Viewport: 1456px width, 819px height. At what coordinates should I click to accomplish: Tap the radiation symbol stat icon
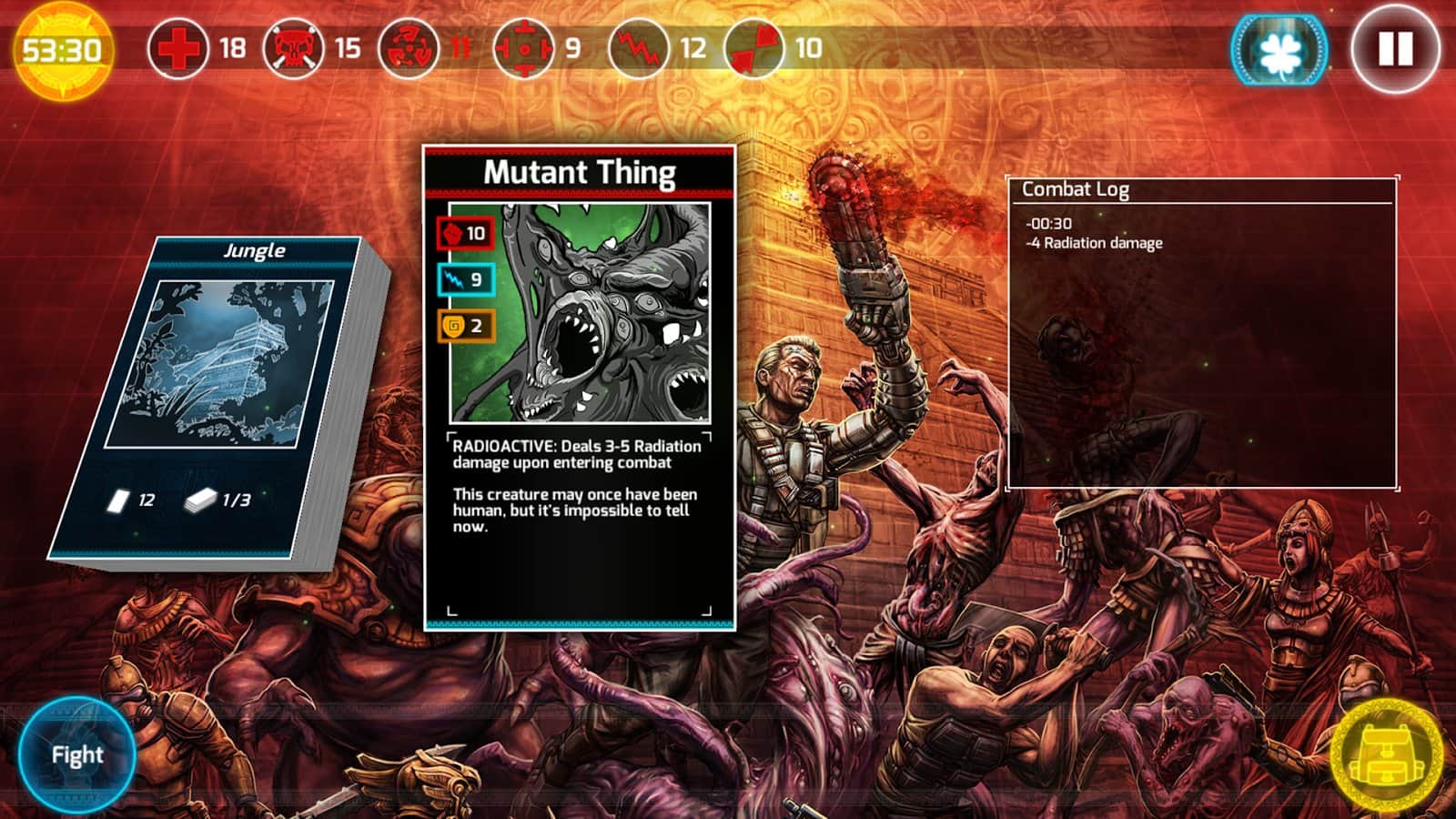tap(409, 48)
